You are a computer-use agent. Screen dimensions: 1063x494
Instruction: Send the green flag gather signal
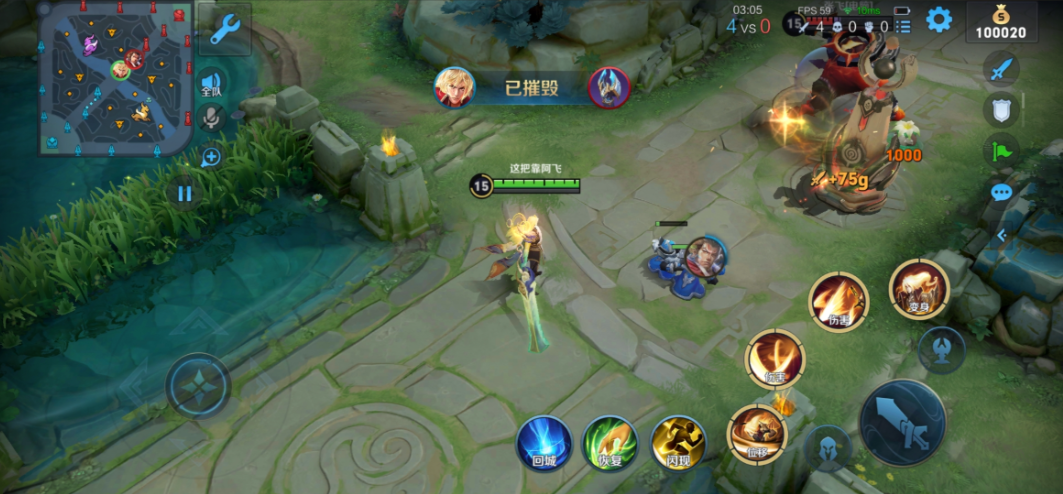pos(1001,151)
